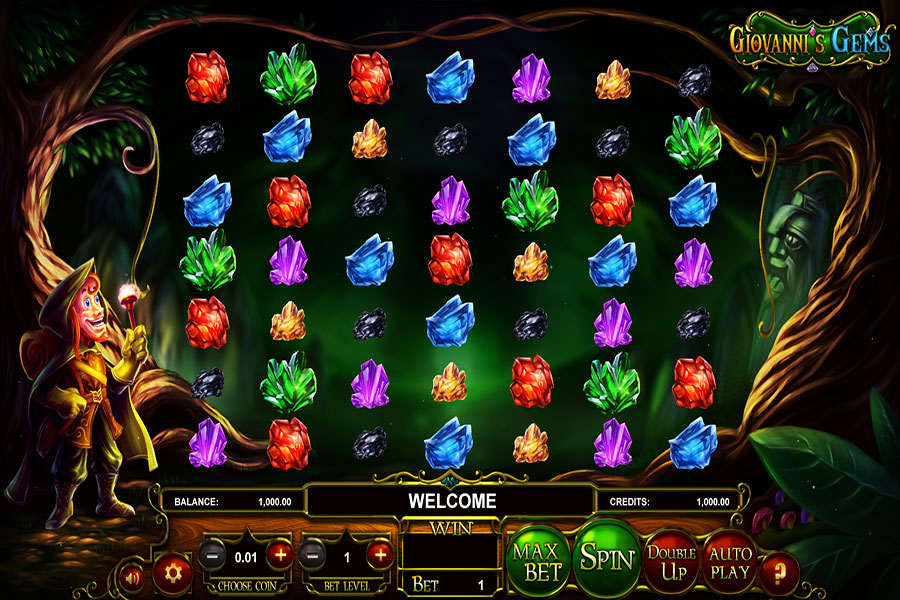Screen dimensions: 900x600
Task: Open the gear settings menu
Action: (172, 573)
